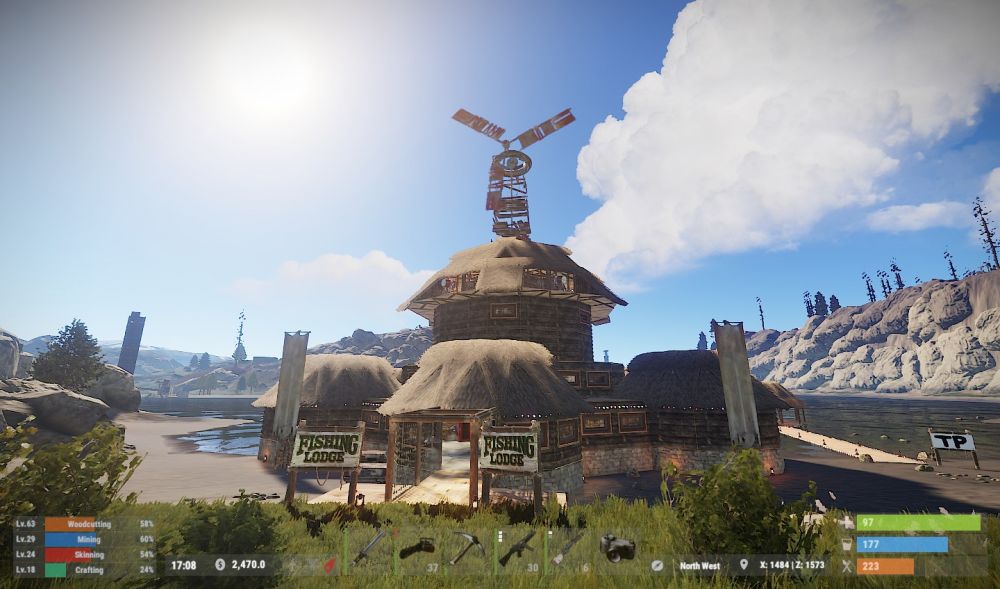Viewport: 1000px width, 589px height.
Task: Select the chainsaw hotbar slot
Action: [x=417, y=548]
